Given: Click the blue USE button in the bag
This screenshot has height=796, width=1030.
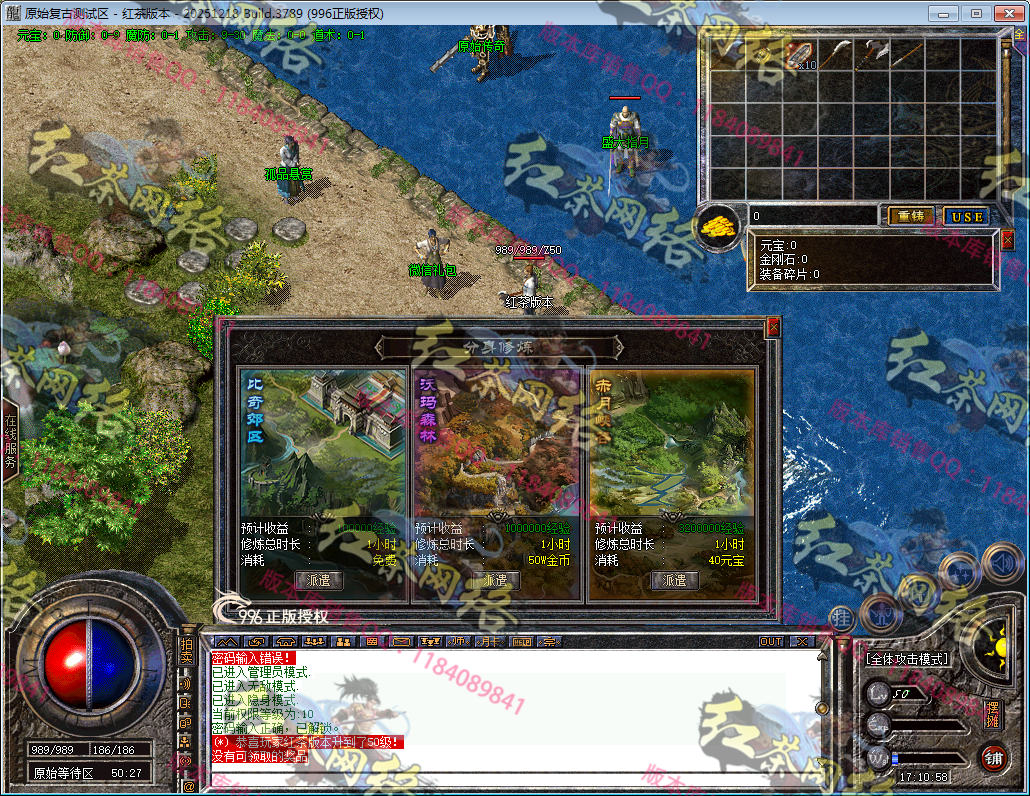Looking at the screenshot, I should (967, 216).
